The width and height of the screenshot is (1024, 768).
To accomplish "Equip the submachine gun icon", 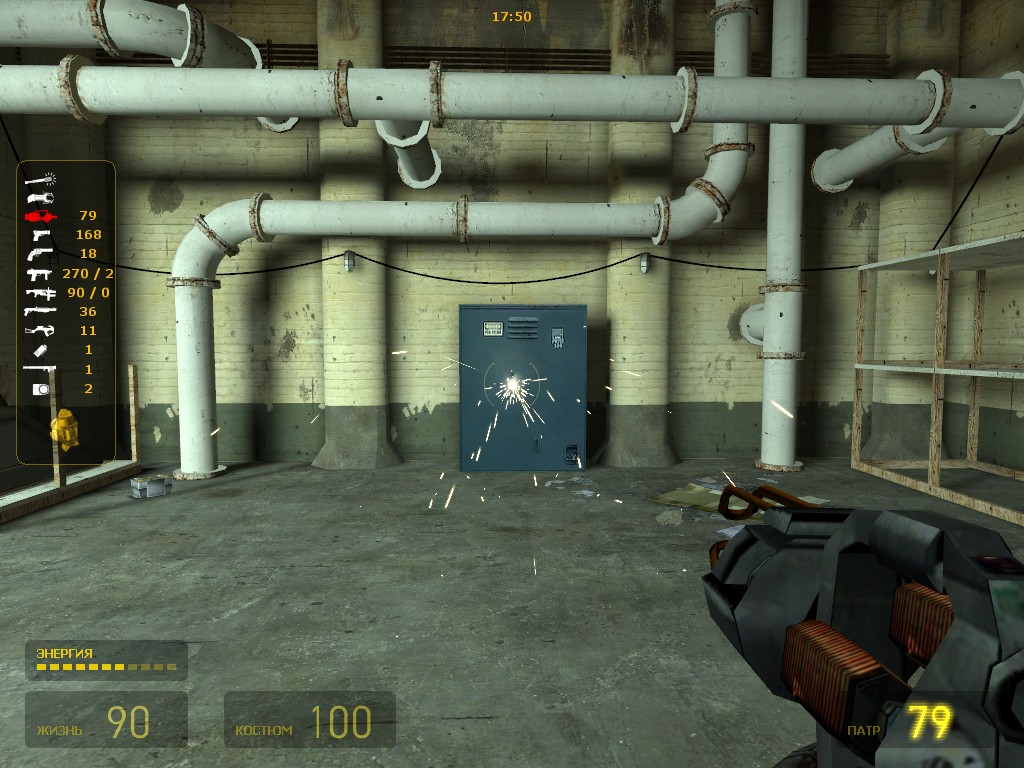I will pyautogui.click(x=41, y=273).
